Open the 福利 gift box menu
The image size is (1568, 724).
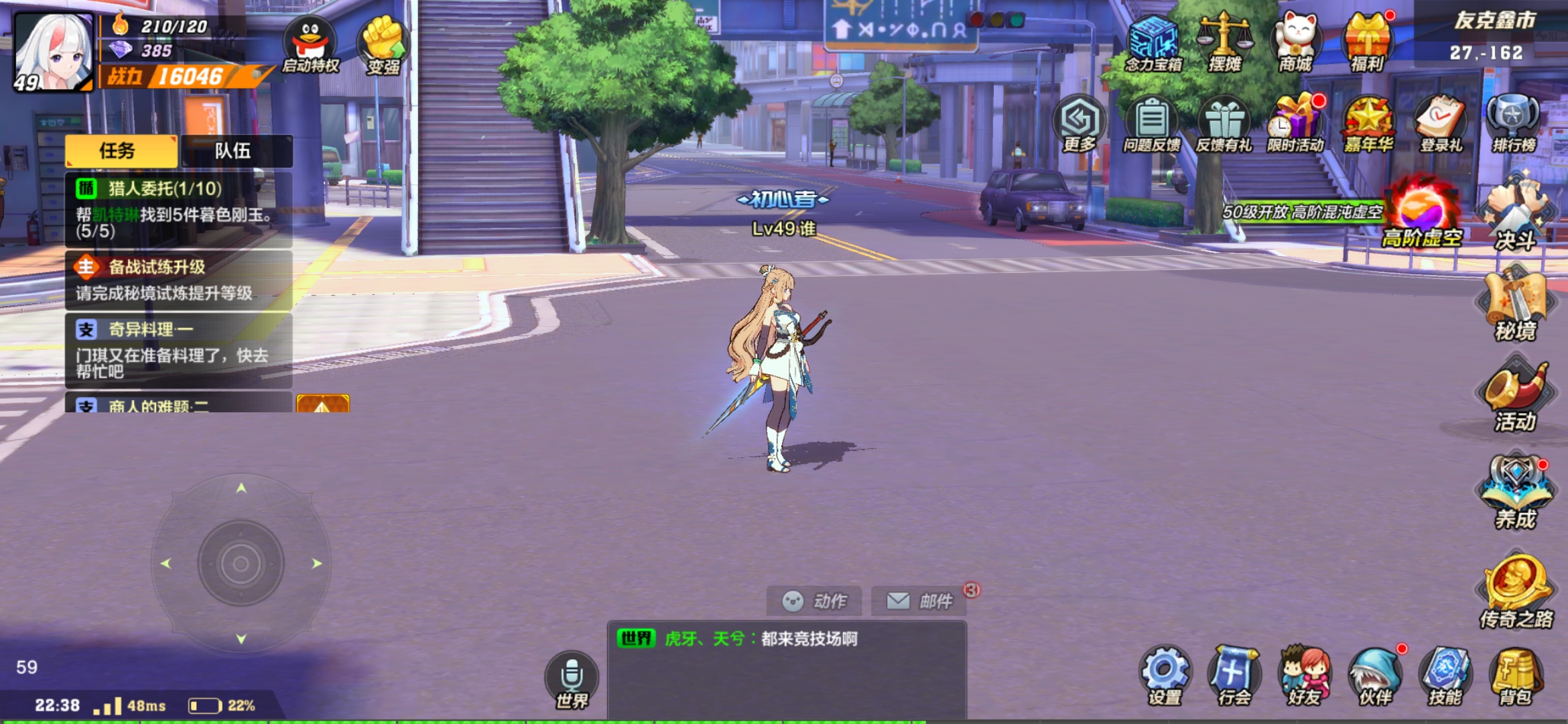click(1368, 42)
